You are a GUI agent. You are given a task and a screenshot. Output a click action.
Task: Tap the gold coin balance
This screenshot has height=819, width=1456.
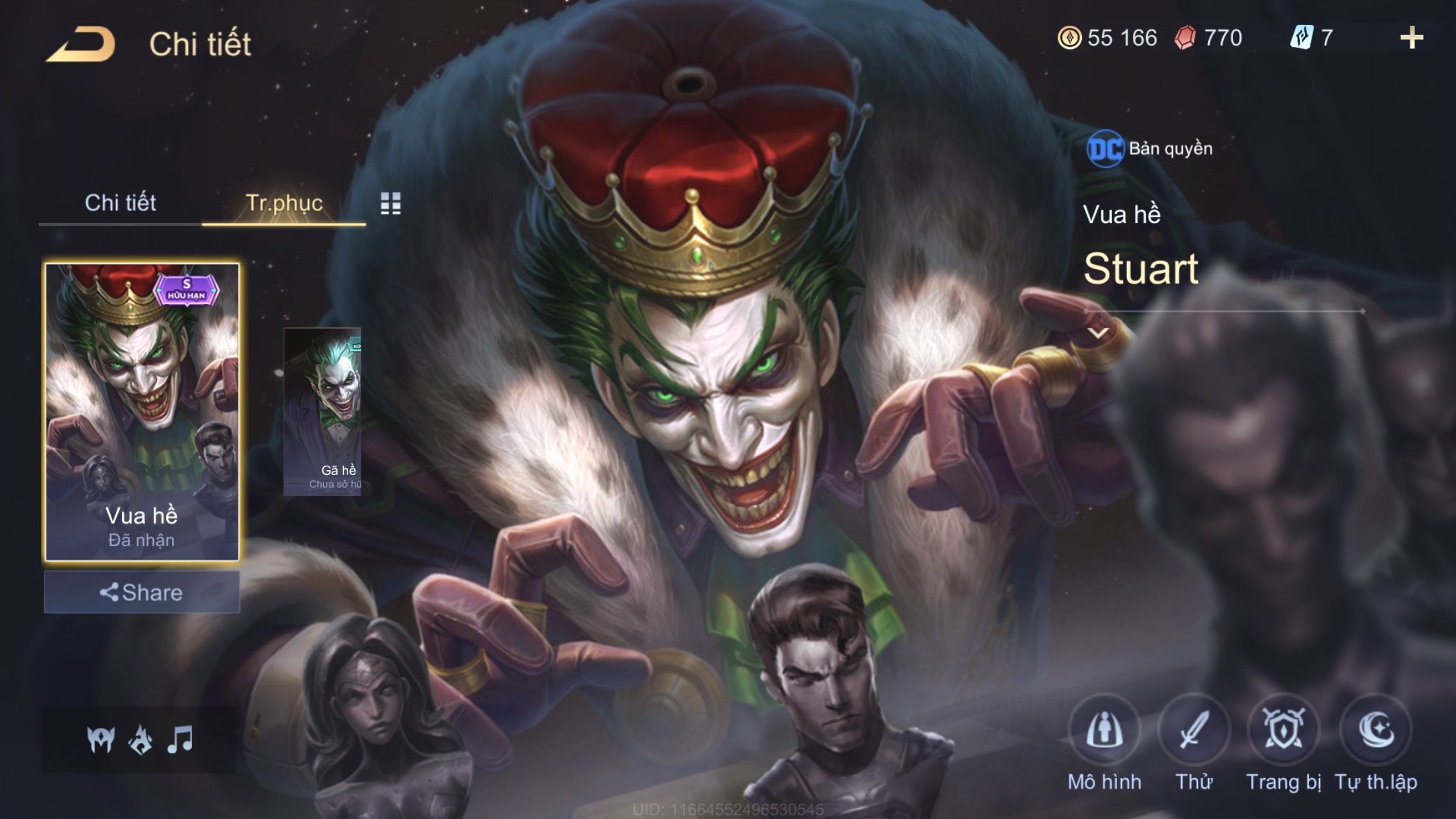pos(1108,38)
